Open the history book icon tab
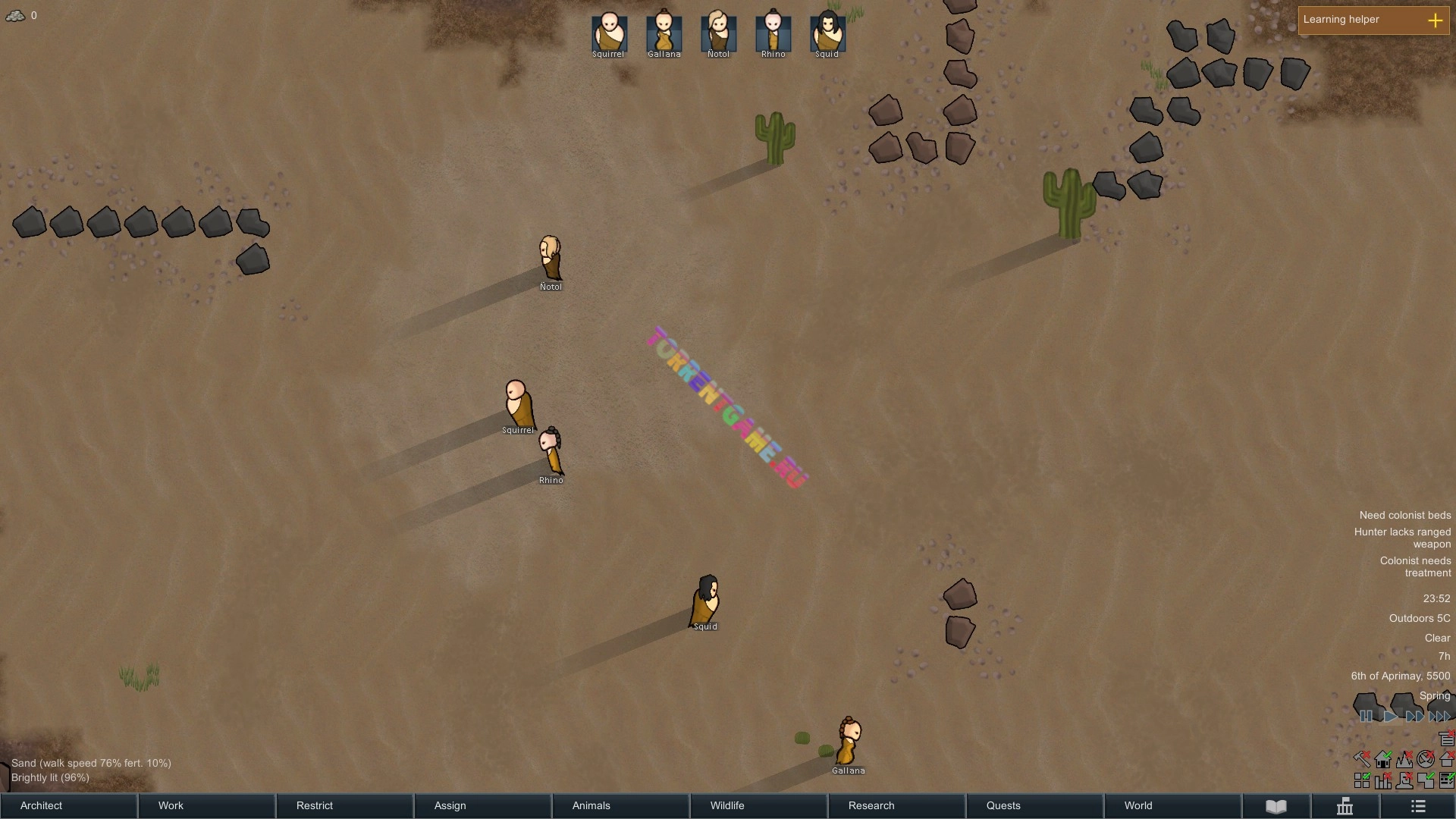 click(x=1276, y=806)
